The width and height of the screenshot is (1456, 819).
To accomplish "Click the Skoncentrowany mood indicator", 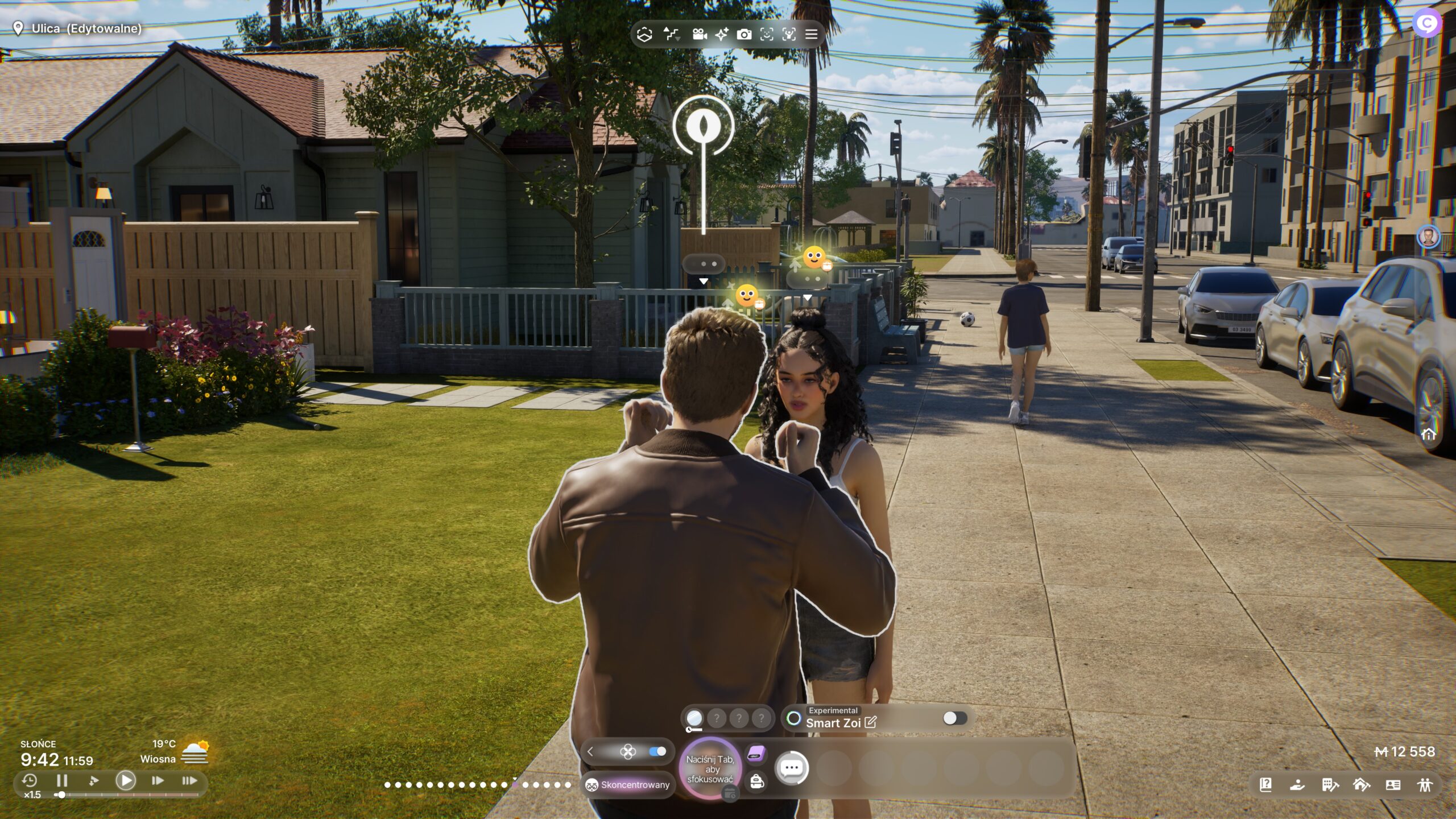I will 628,785.
